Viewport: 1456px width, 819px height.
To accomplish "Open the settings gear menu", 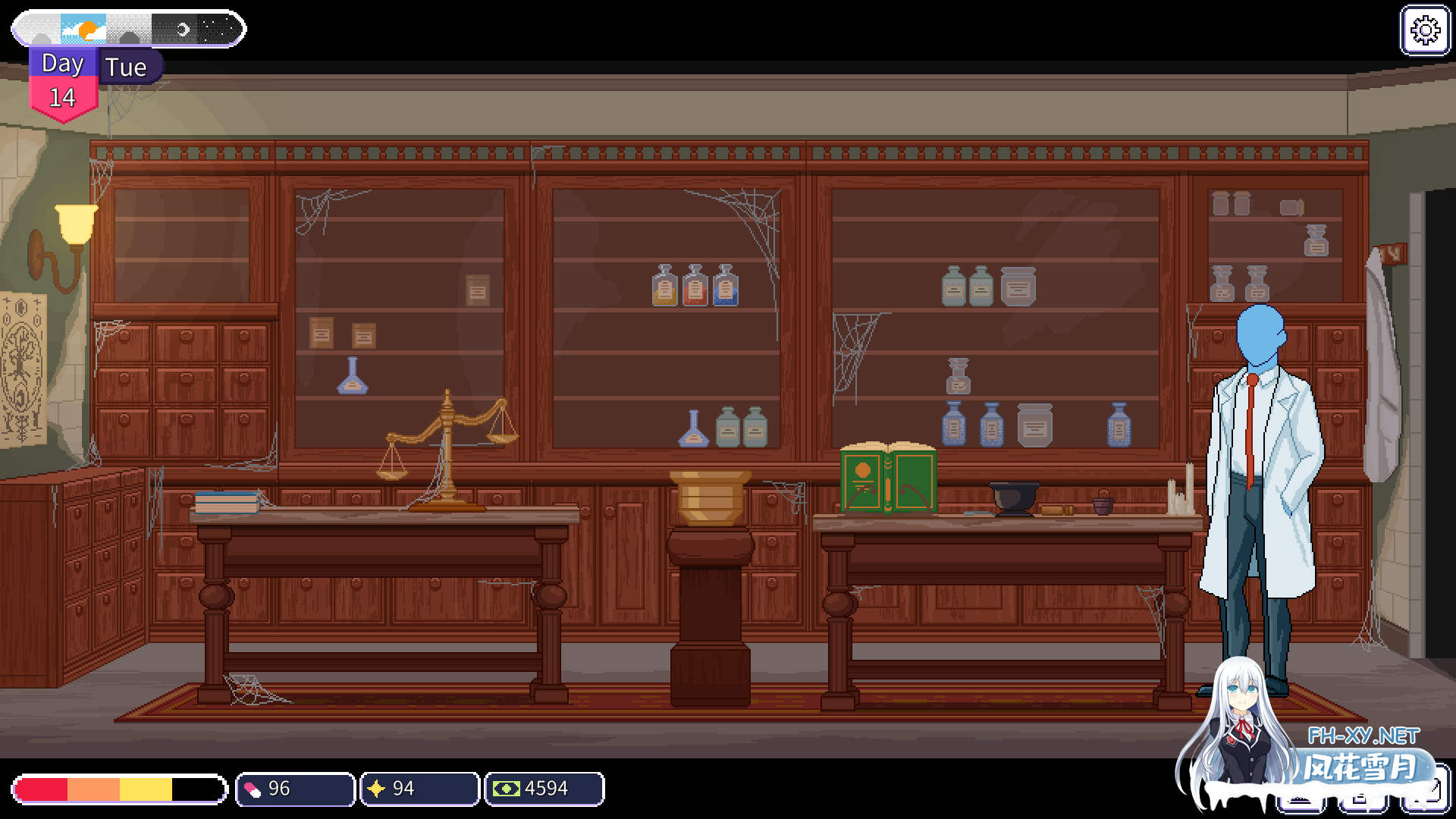I will click(1426, 32).
